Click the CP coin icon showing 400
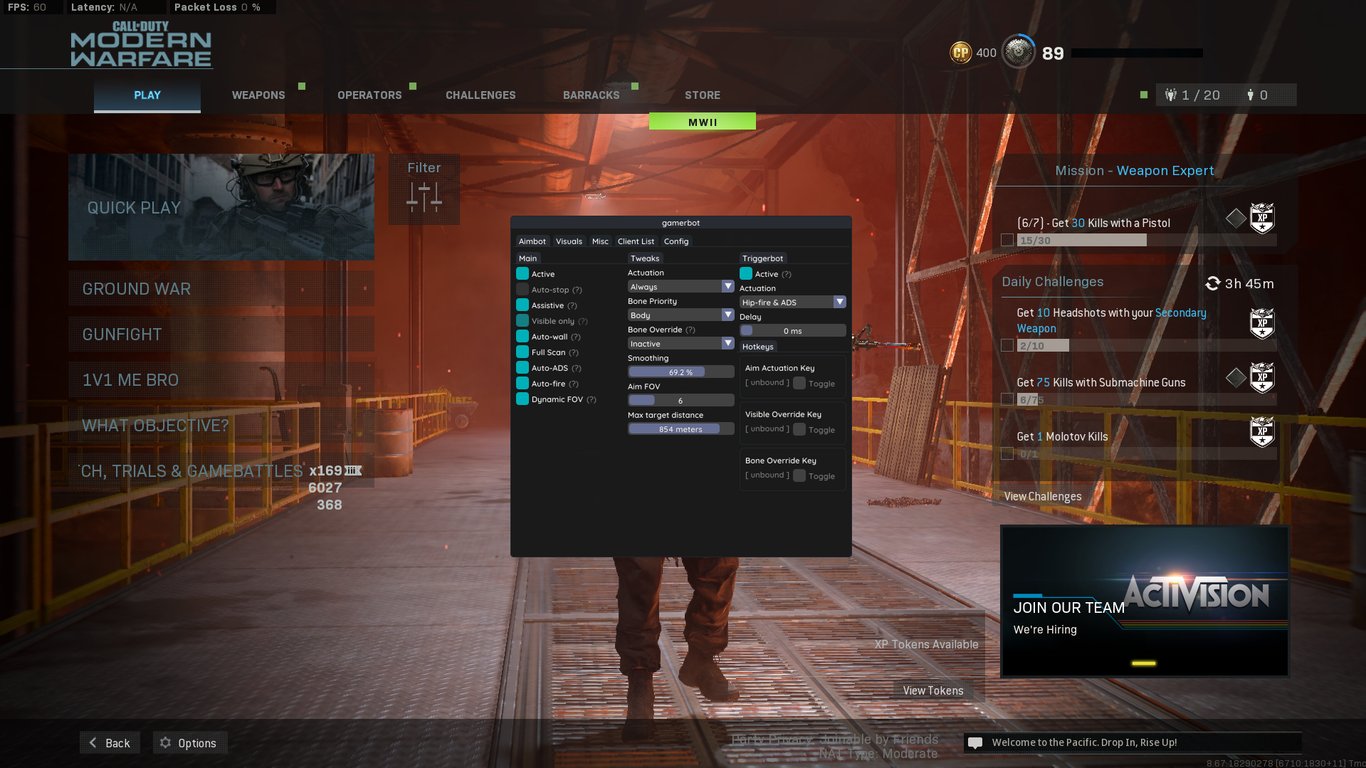This screenshot has width=1366, height=768. tap(960, 52)
